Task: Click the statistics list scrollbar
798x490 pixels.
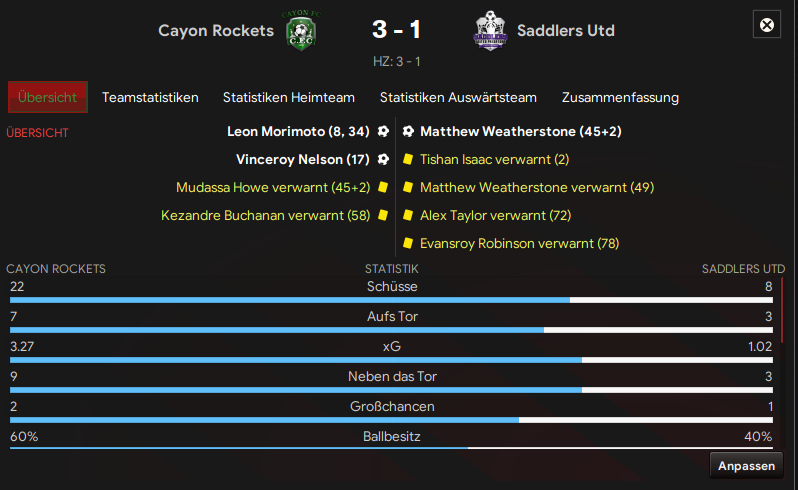Action: pyautogui.click(x=783, y=310)
